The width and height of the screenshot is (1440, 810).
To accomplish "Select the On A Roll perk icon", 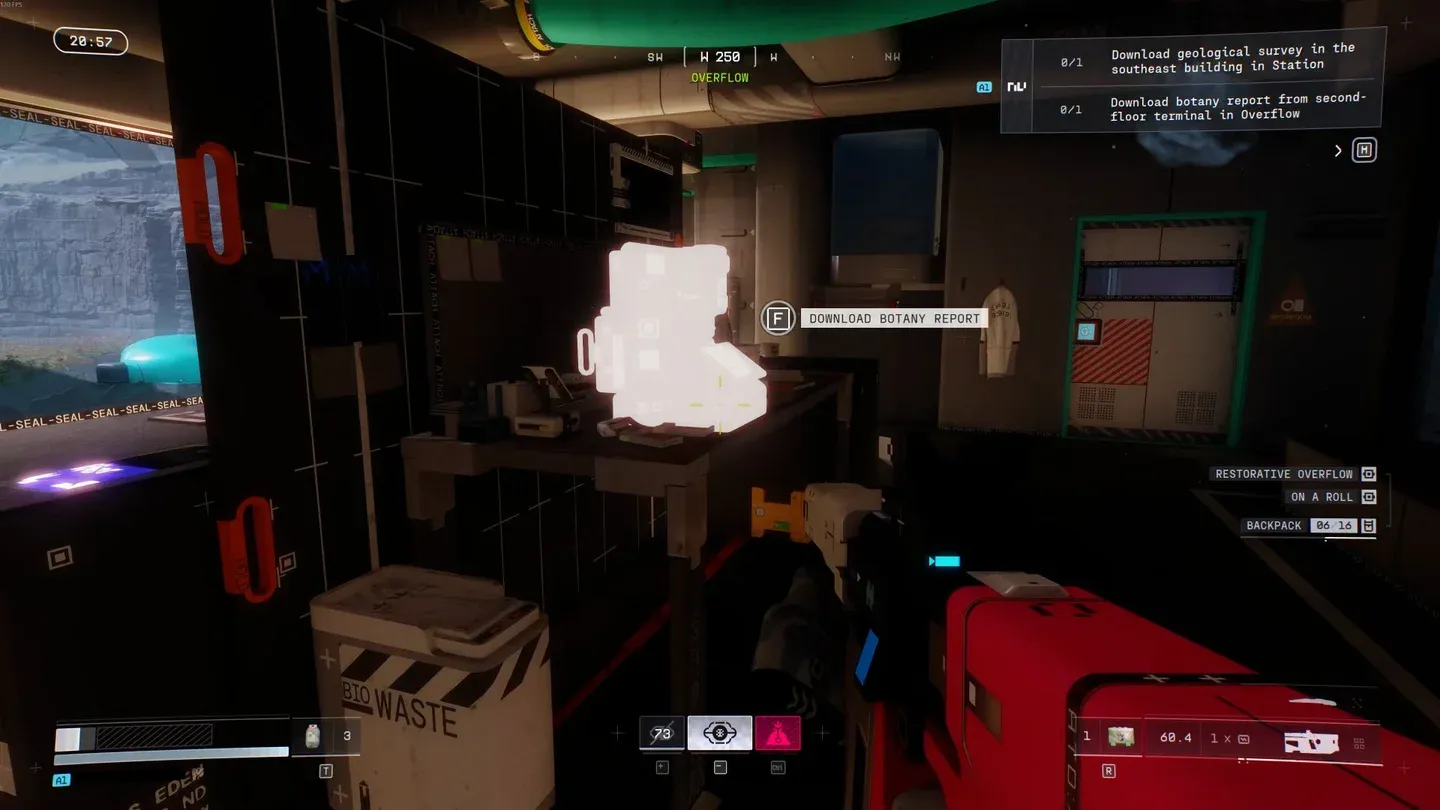I will 1368,497.
